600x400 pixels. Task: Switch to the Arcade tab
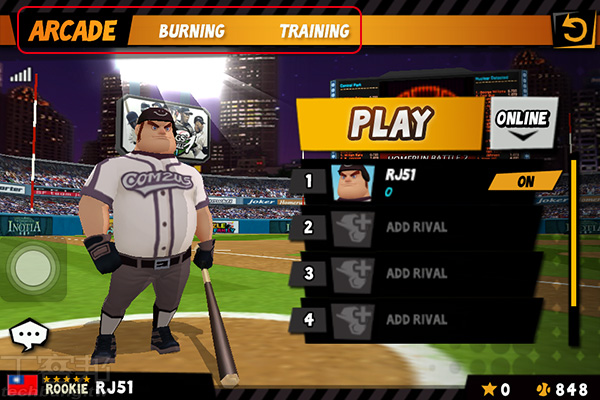point(72,30)
